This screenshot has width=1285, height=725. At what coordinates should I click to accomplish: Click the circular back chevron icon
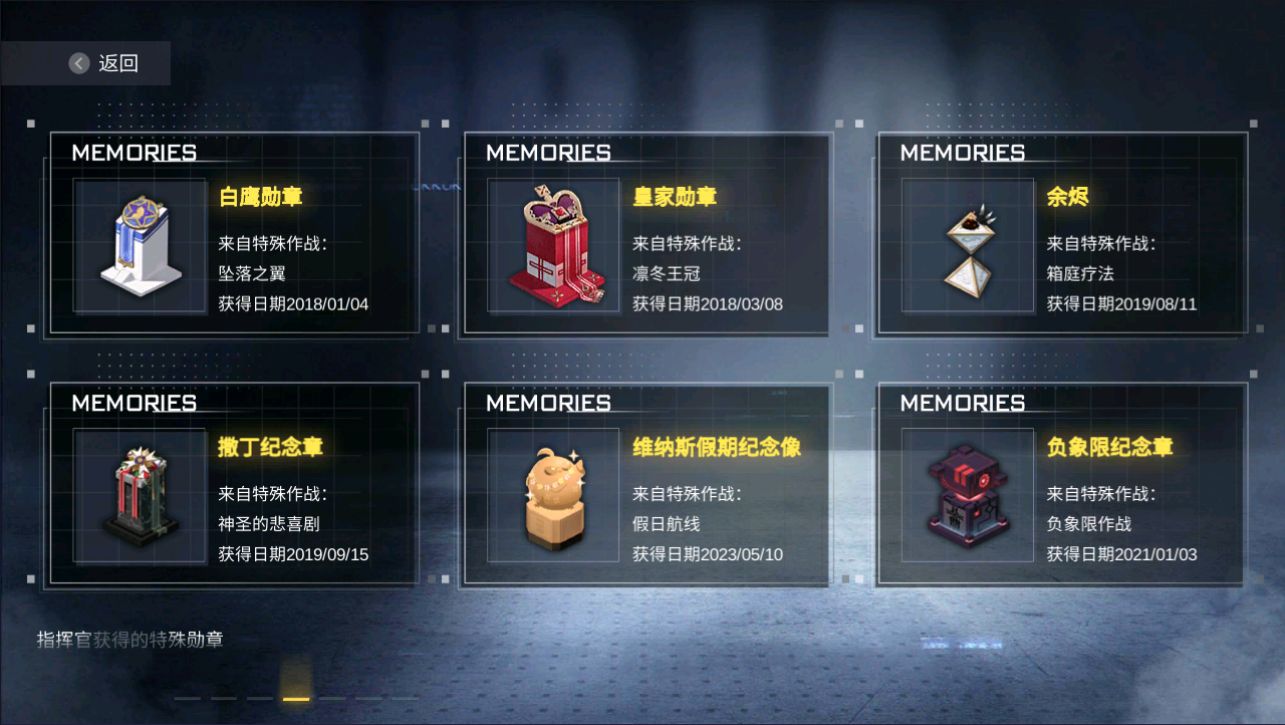[x=77, y=62]
